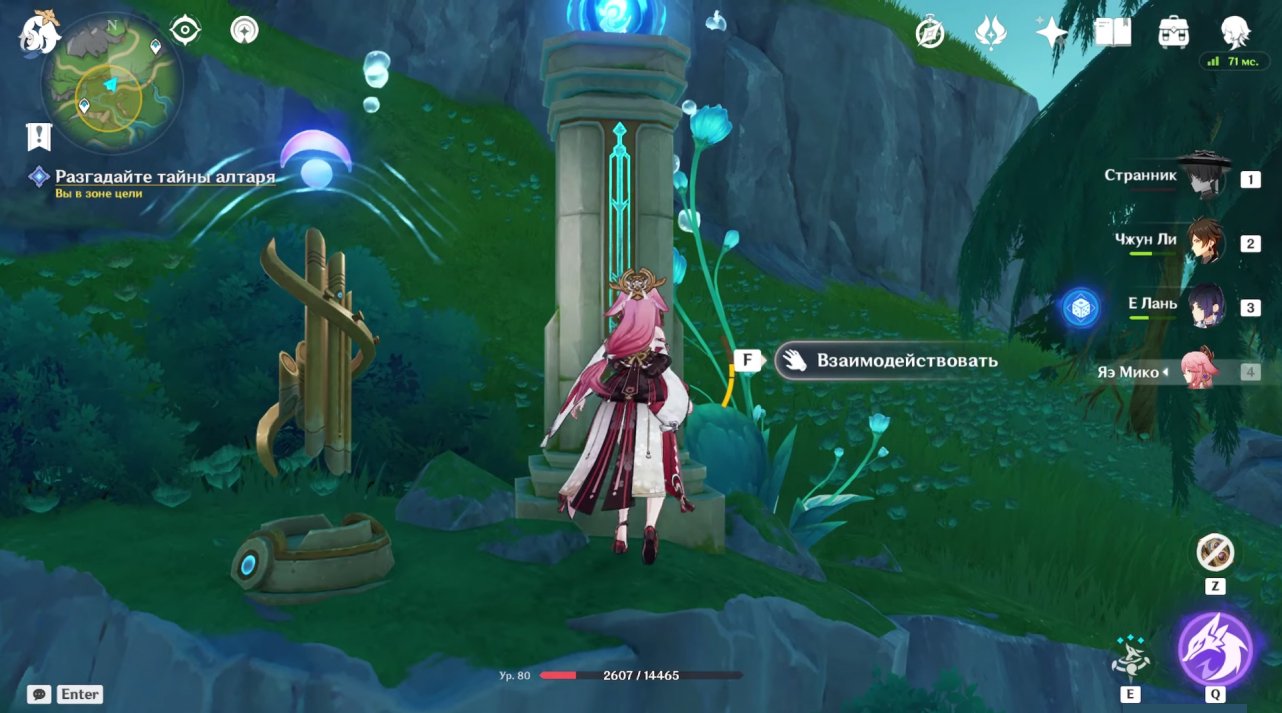Switch to party member Чжун Ли
The width and height of the screenshot is (1282, 713).
1203,241
